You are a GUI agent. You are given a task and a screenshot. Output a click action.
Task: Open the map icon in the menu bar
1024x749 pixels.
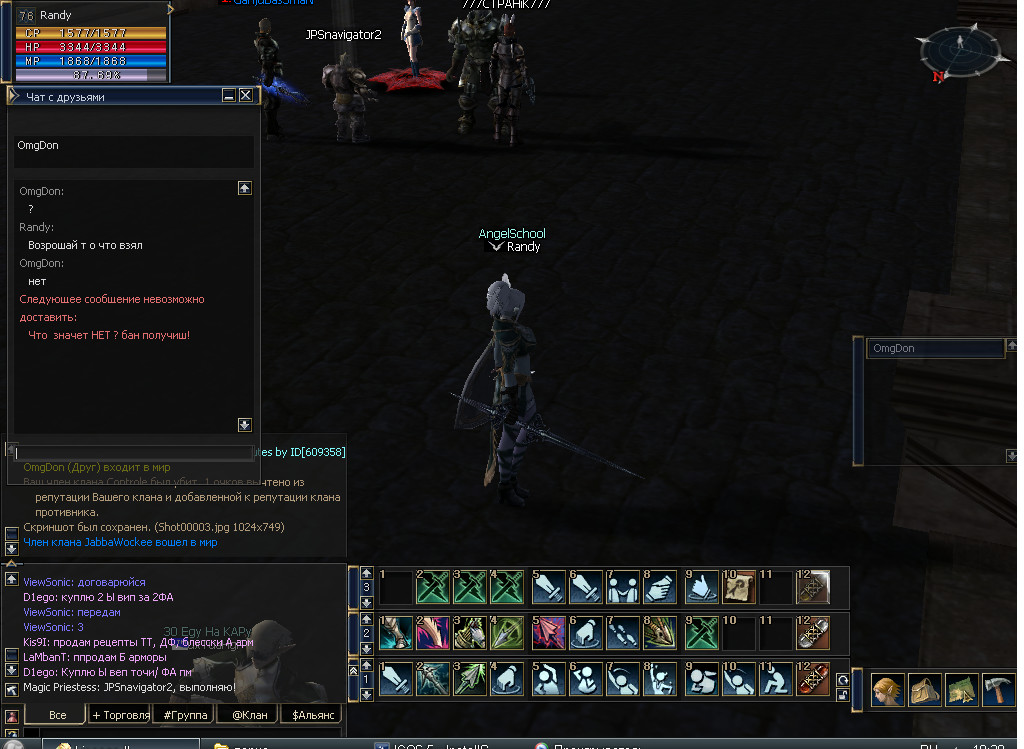(x=961, y=690)
